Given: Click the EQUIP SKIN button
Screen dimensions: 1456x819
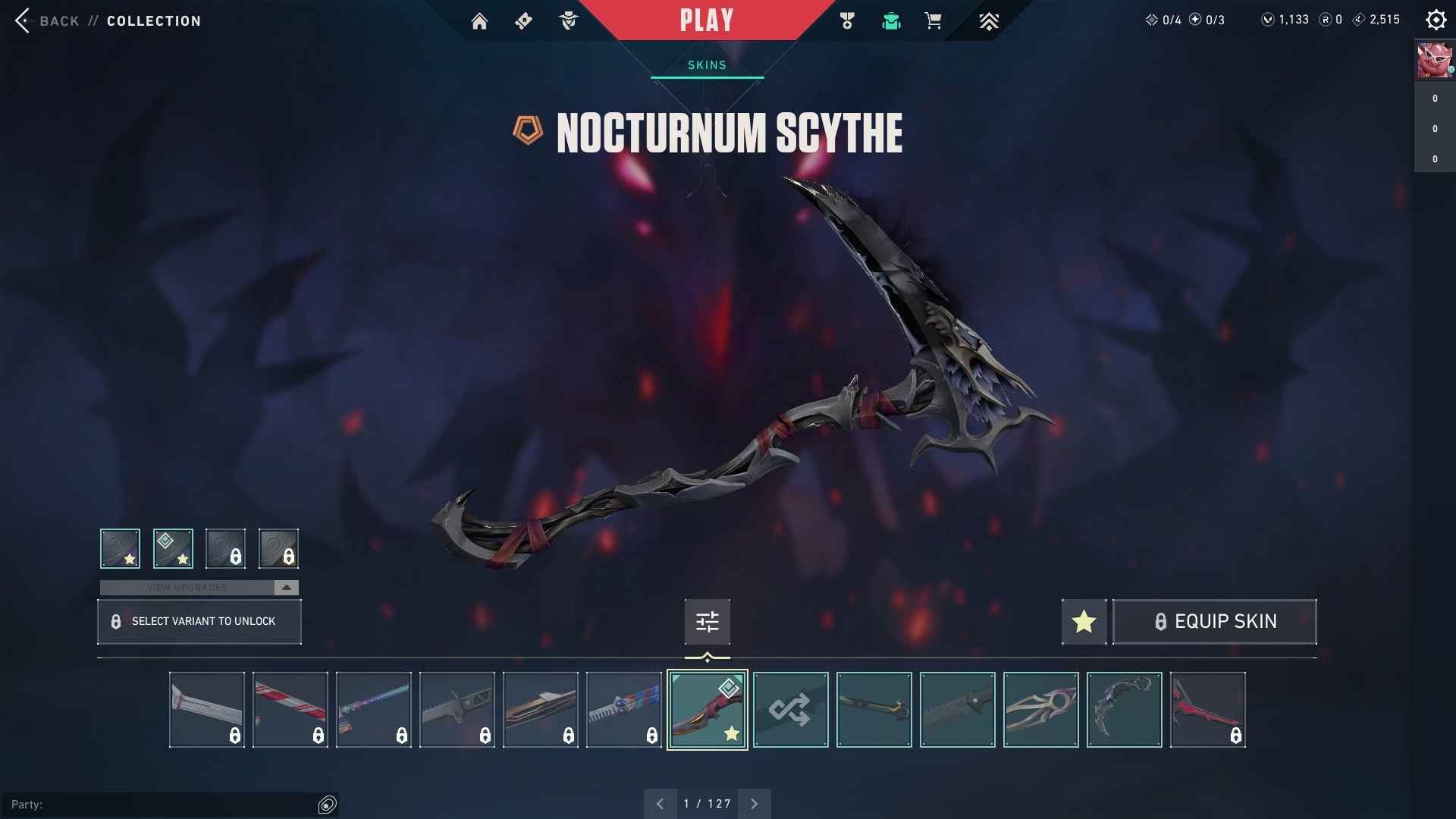Looking at the screenshot, I should (1214, 621).
